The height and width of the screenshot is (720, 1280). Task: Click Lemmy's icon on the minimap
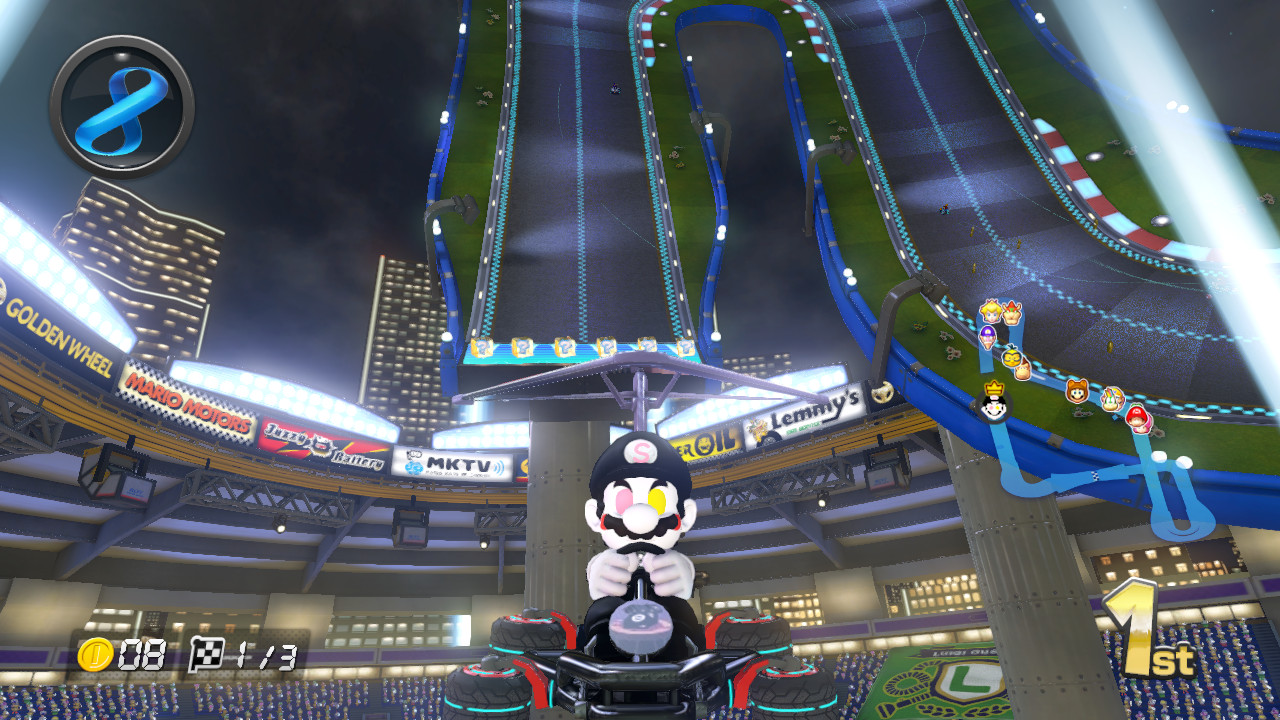[x=1112, y=400]
